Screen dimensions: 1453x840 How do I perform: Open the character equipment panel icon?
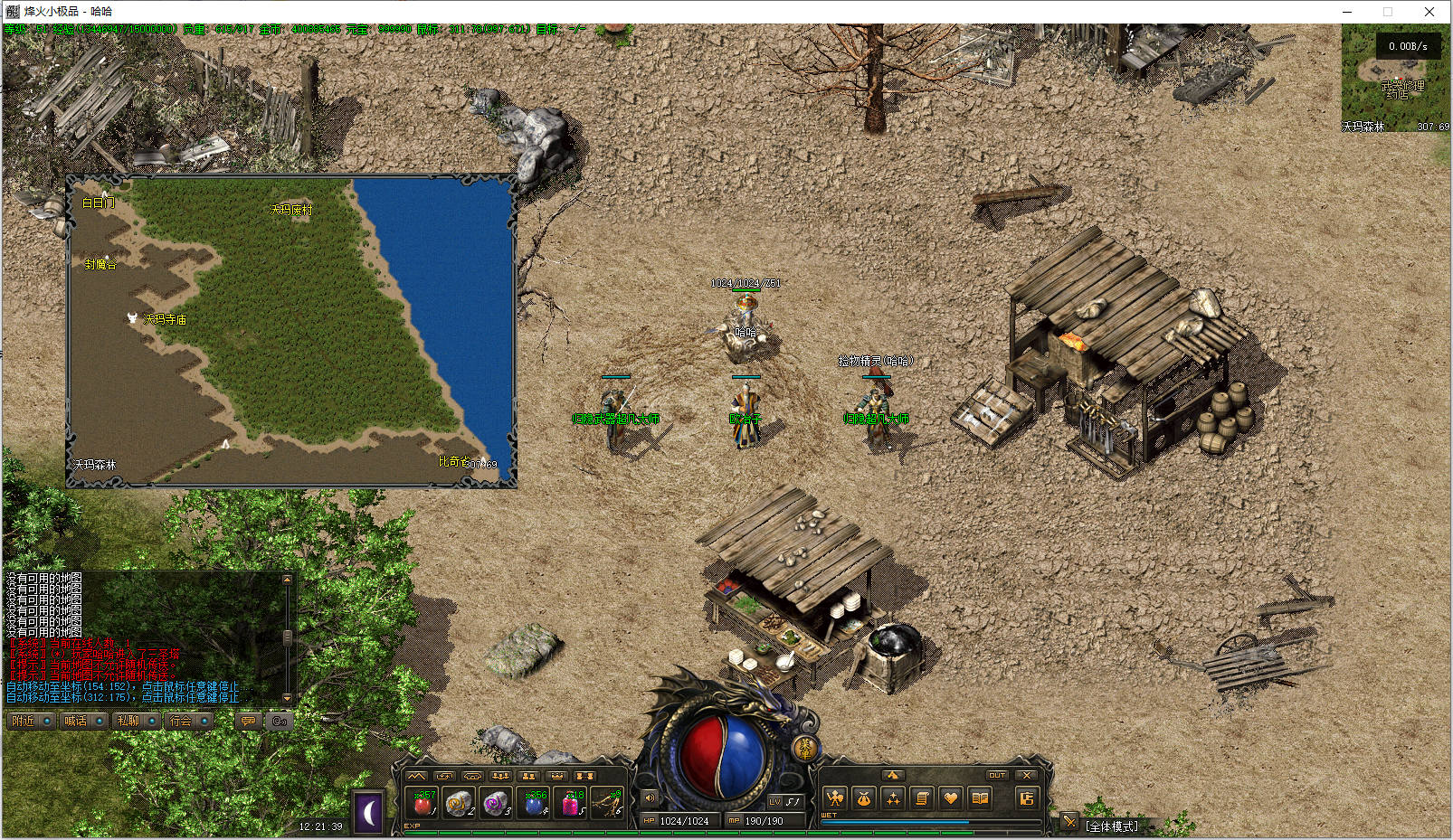click(835, 798)
